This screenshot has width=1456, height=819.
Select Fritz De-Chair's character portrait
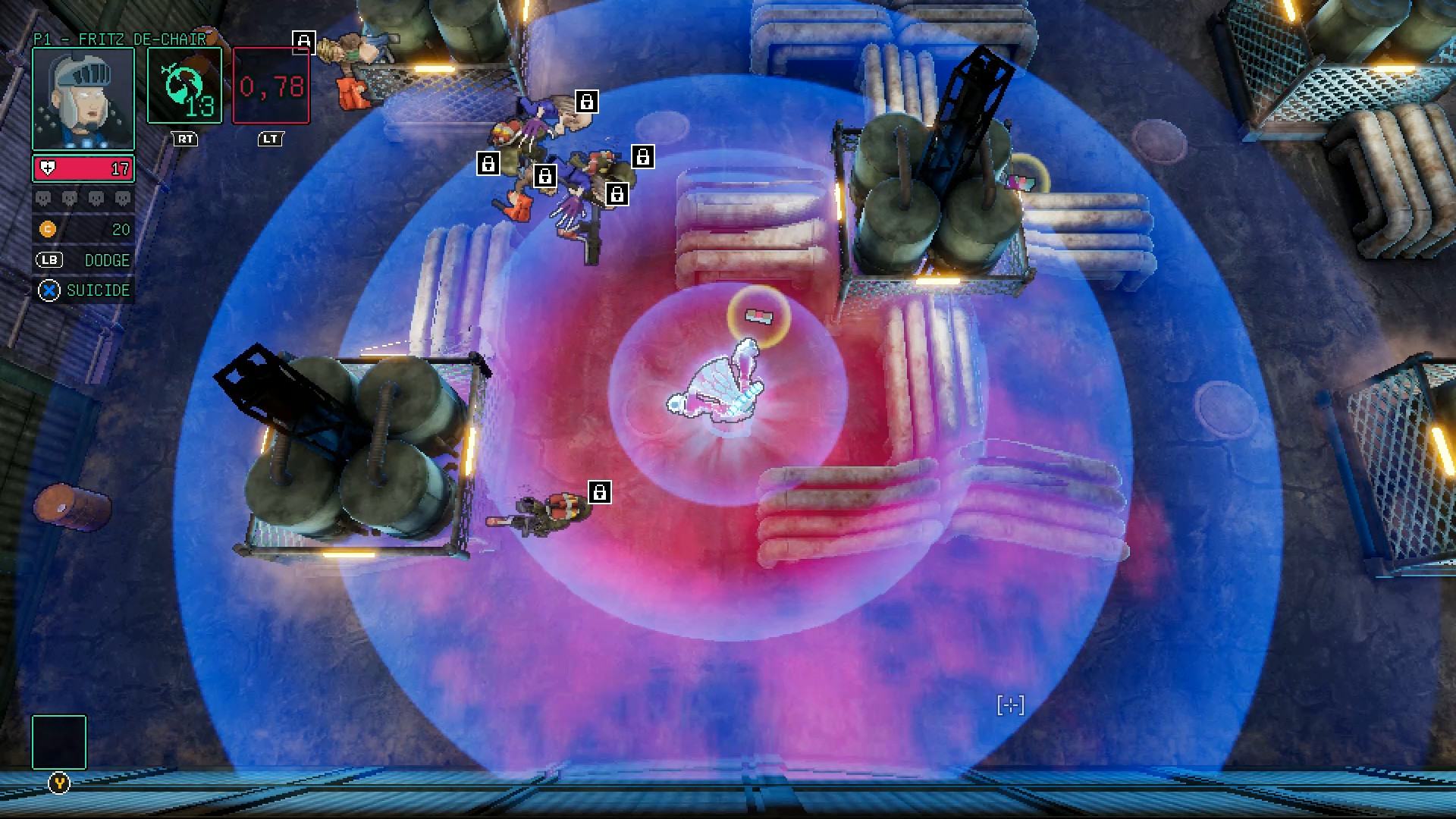coord(83,98)
